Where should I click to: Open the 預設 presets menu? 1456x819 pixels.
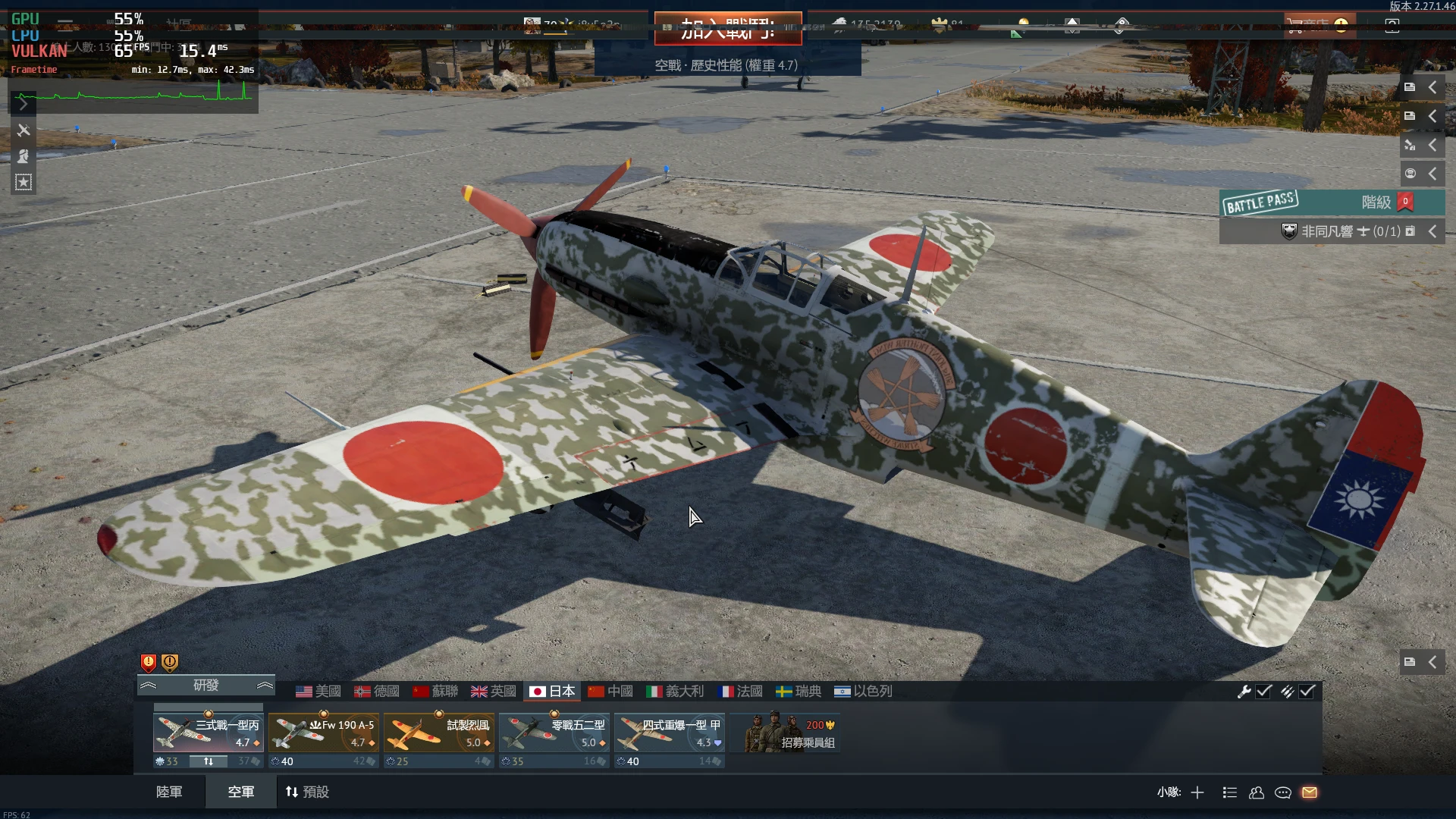(307, 792)
